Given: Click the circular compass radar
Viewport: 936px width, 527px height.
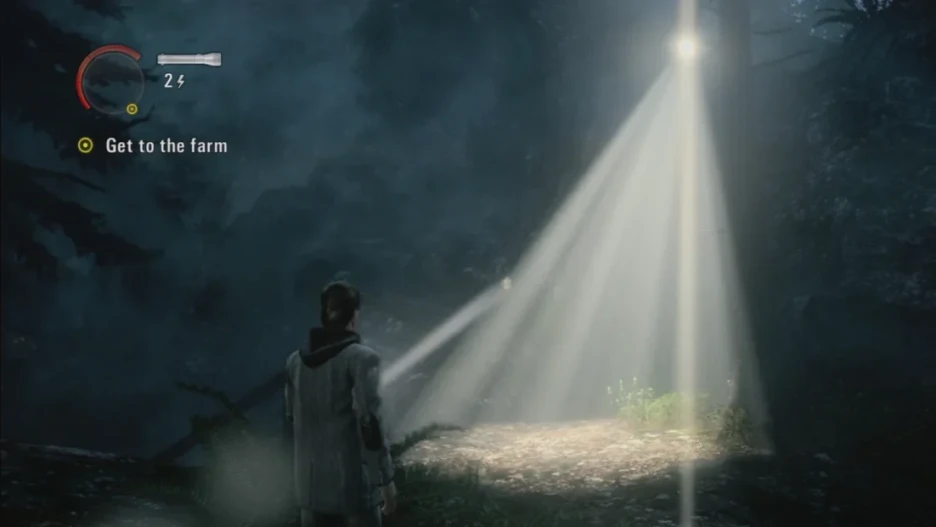Looking at the screenshot, I should [111, 78].
